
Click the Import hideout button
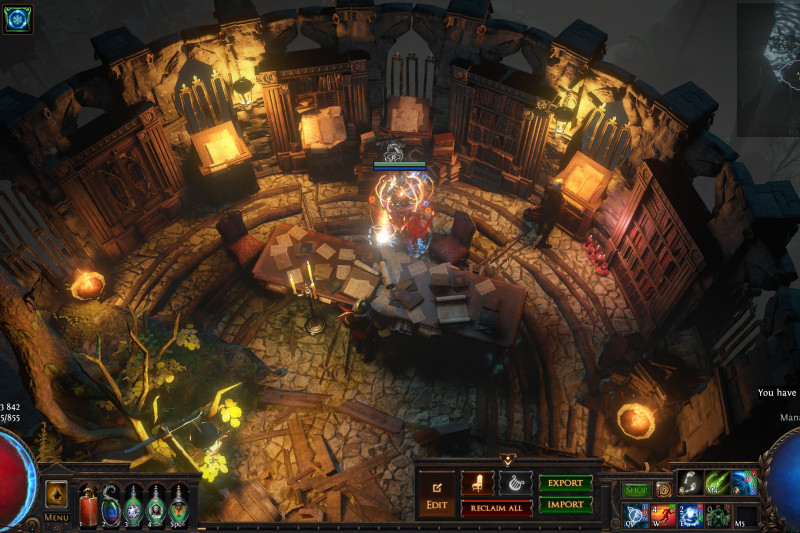(x=565, y=505)
